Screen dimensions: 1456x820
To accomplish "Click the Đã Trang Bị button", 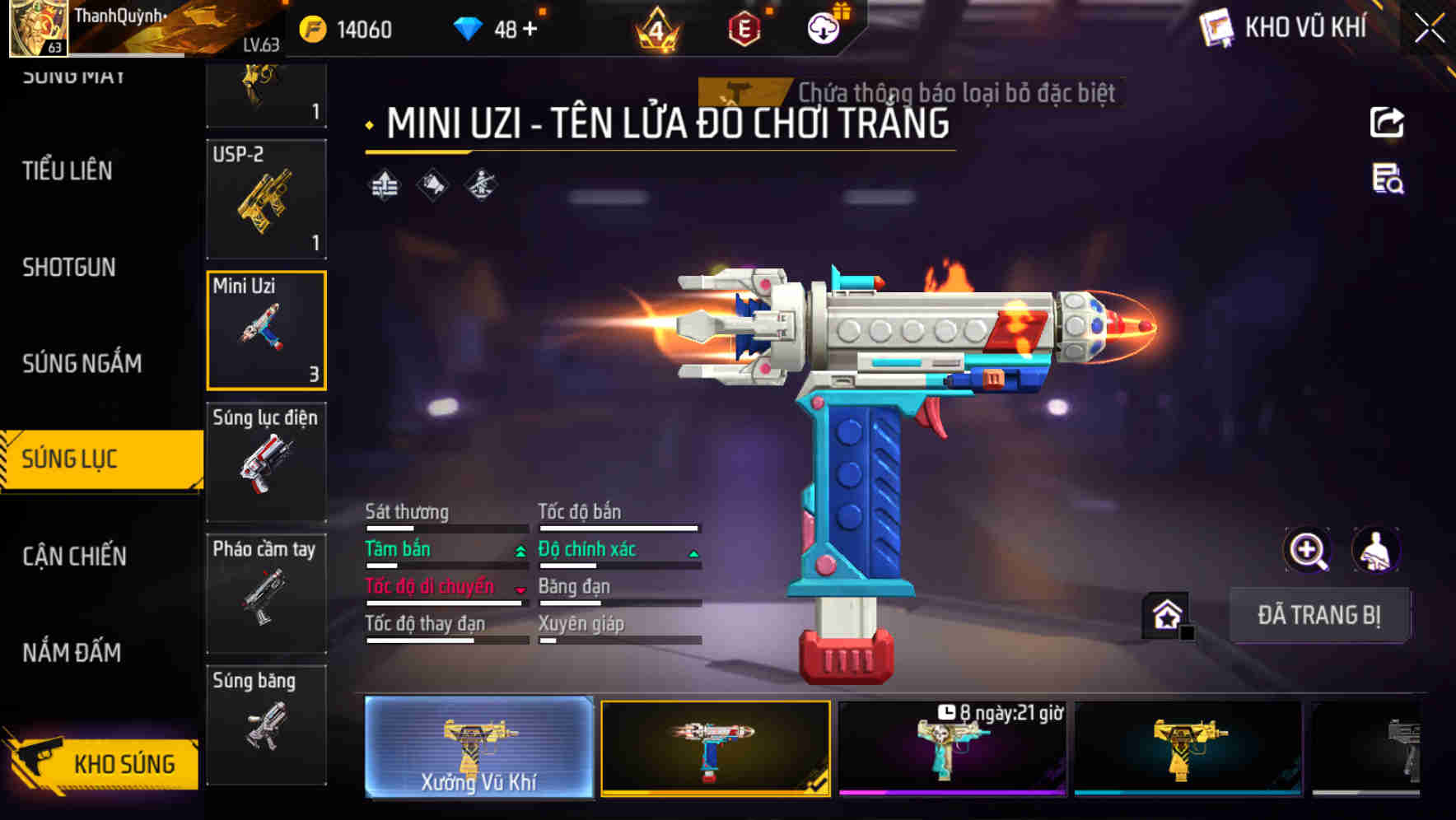I will point(1318,615).
